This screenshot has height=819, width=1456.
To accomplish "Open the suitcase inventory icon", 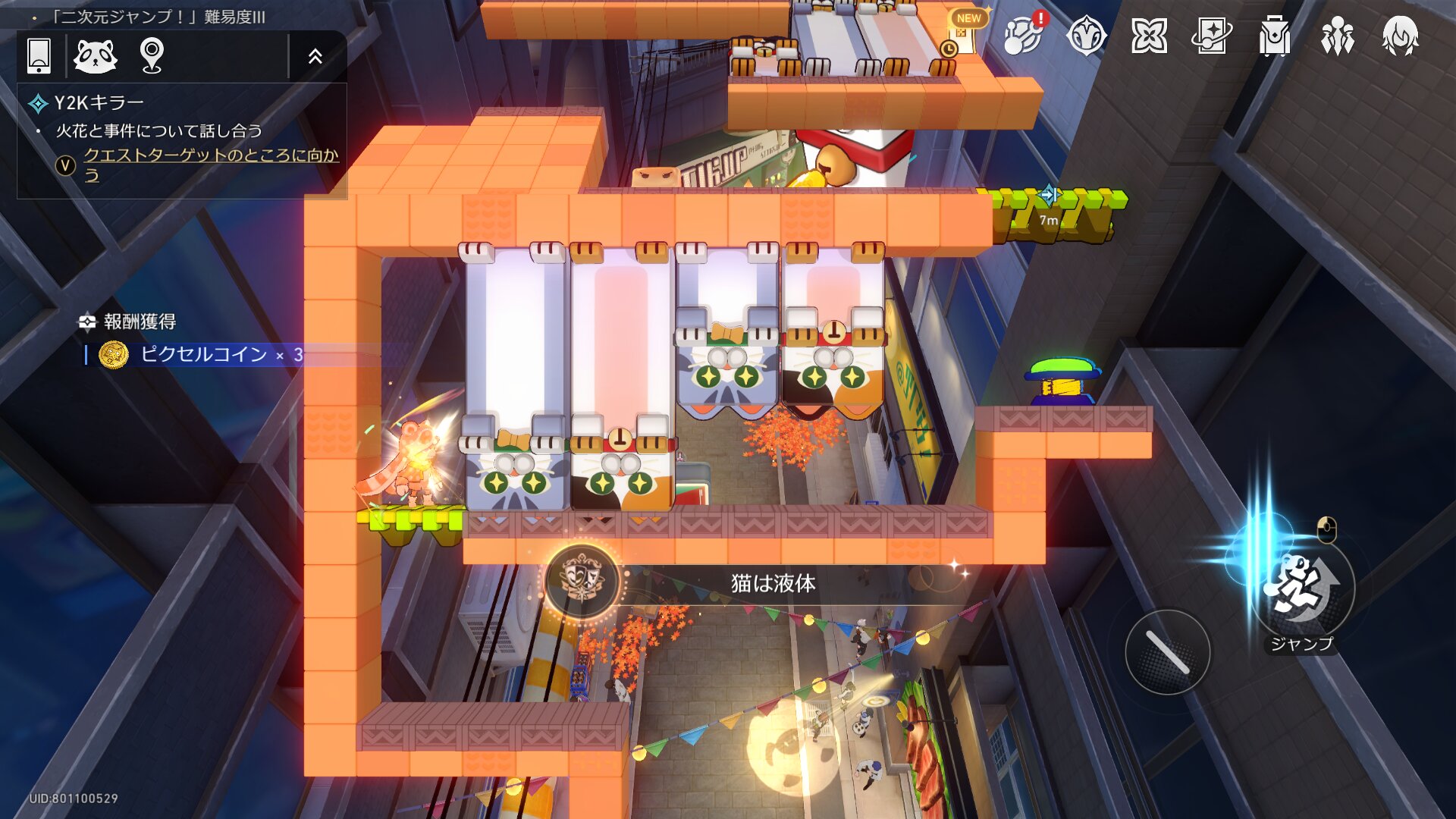I will (1275, 36).
